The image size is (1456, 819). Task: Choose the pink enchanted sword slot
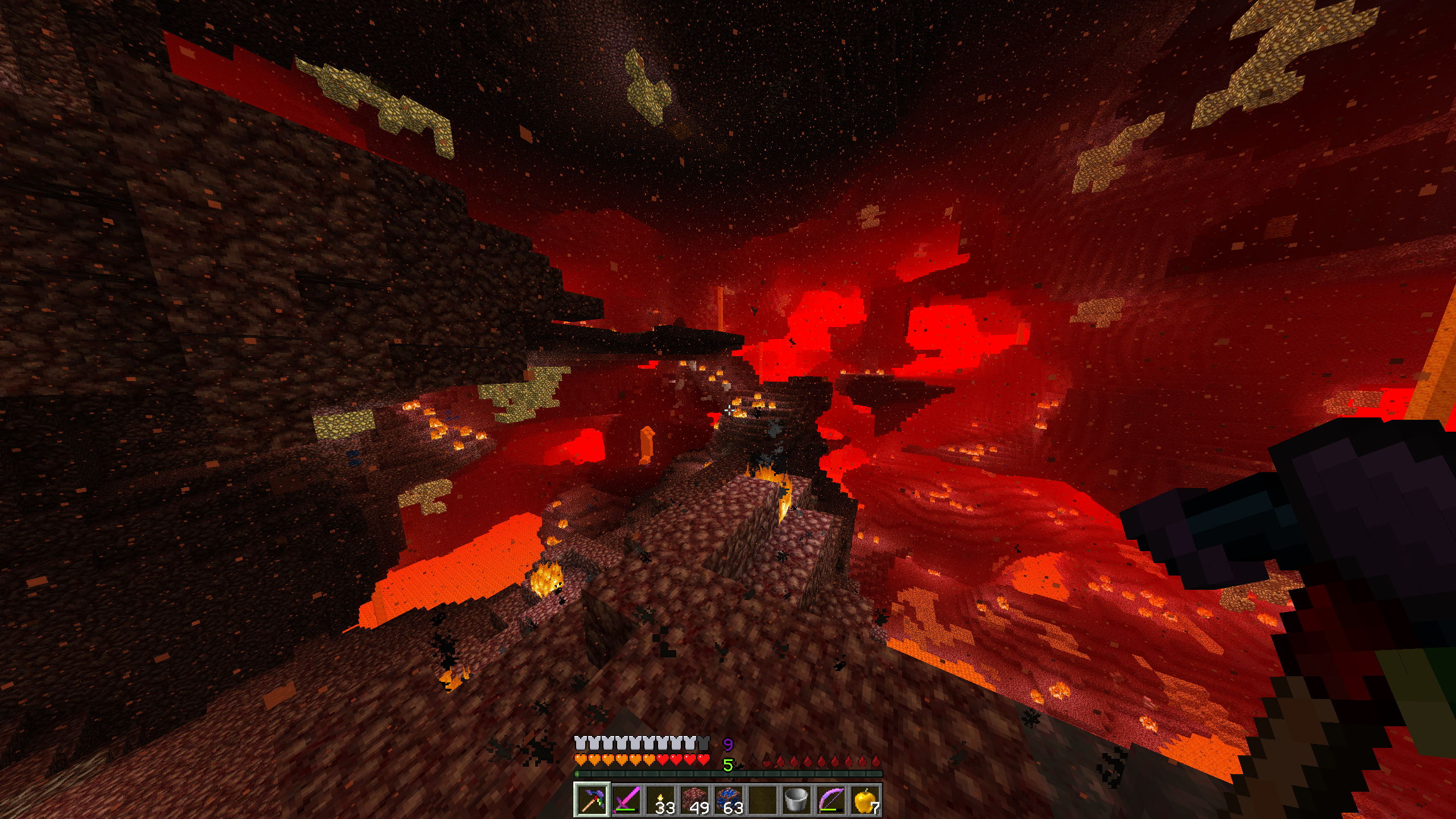tap(626, 800)
